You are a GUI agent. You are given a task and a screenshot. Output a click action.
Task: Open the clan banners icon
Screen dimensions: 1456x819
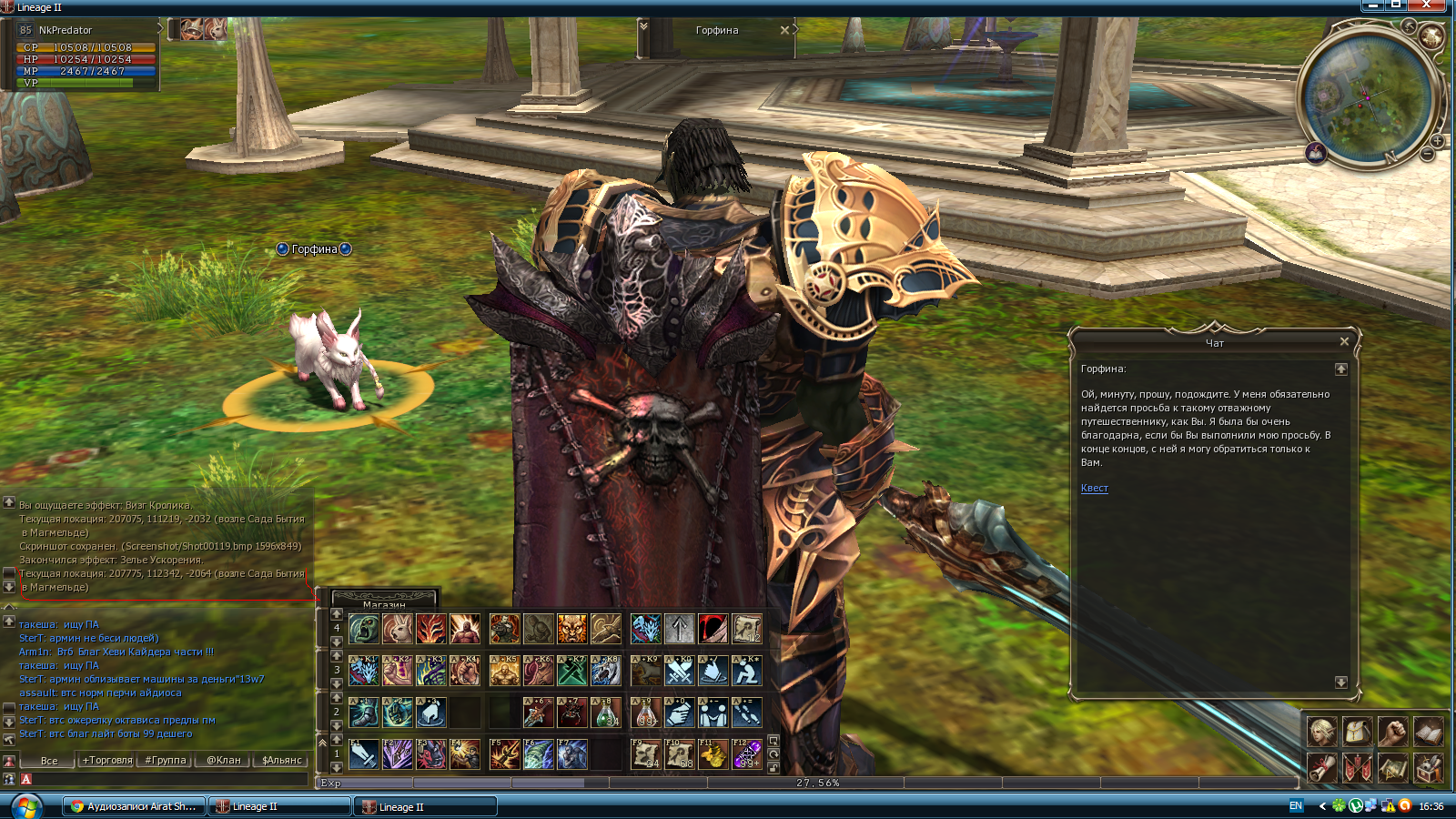point(1357,768)
